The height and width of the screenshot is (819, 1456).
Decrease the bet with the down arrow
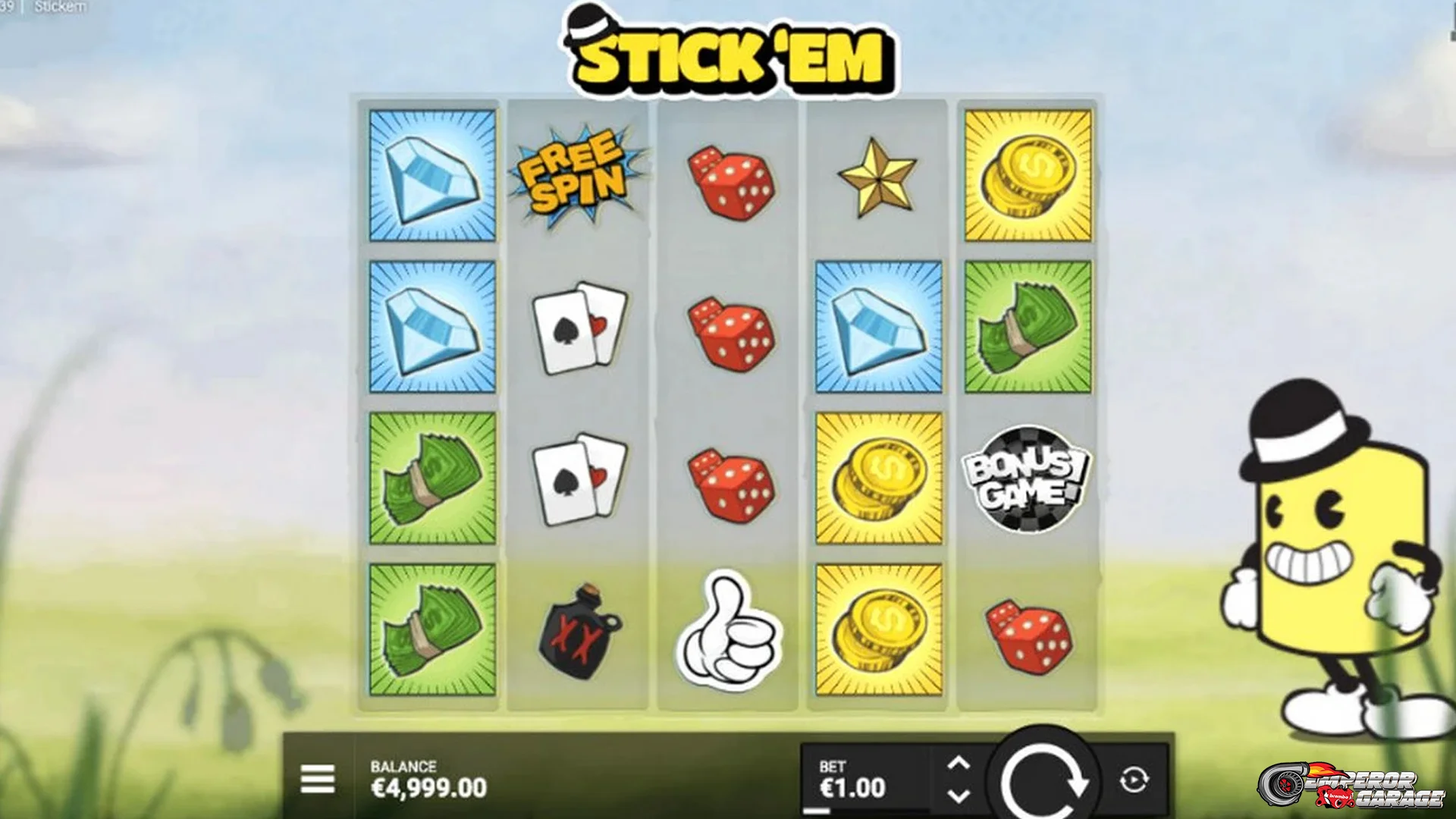tap(961, 795)
